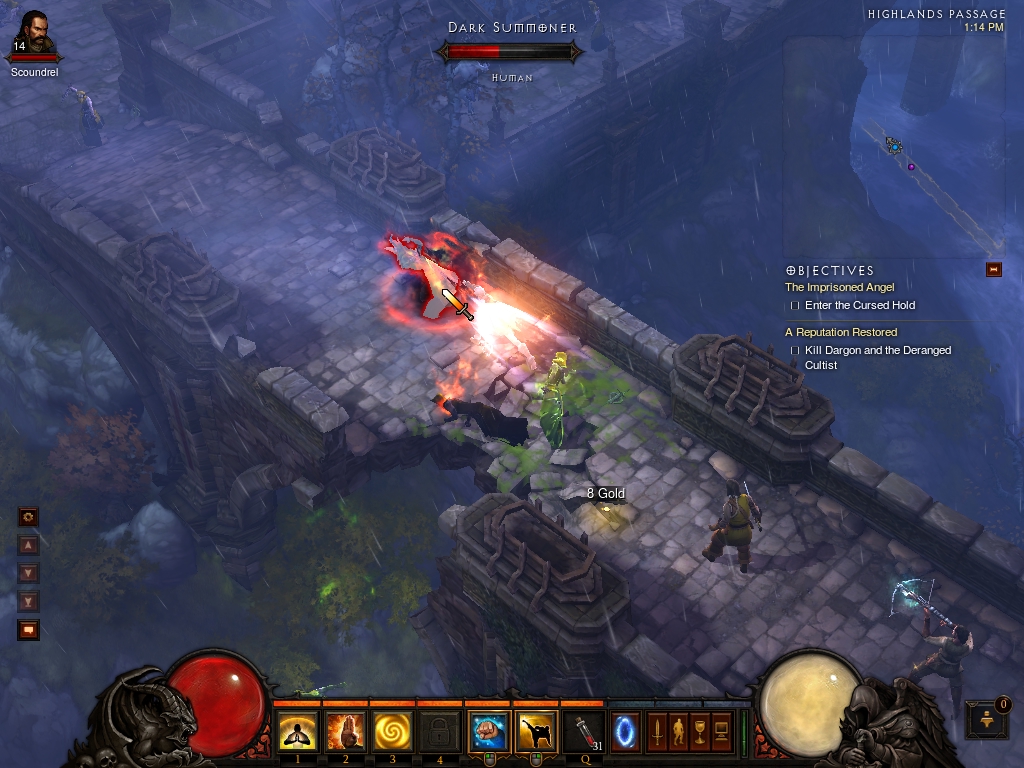Image resolution: width=1024 pixels, height=768 pixels.
Task: Open the blue Town Portal
Action: click(x=626, y=731)
